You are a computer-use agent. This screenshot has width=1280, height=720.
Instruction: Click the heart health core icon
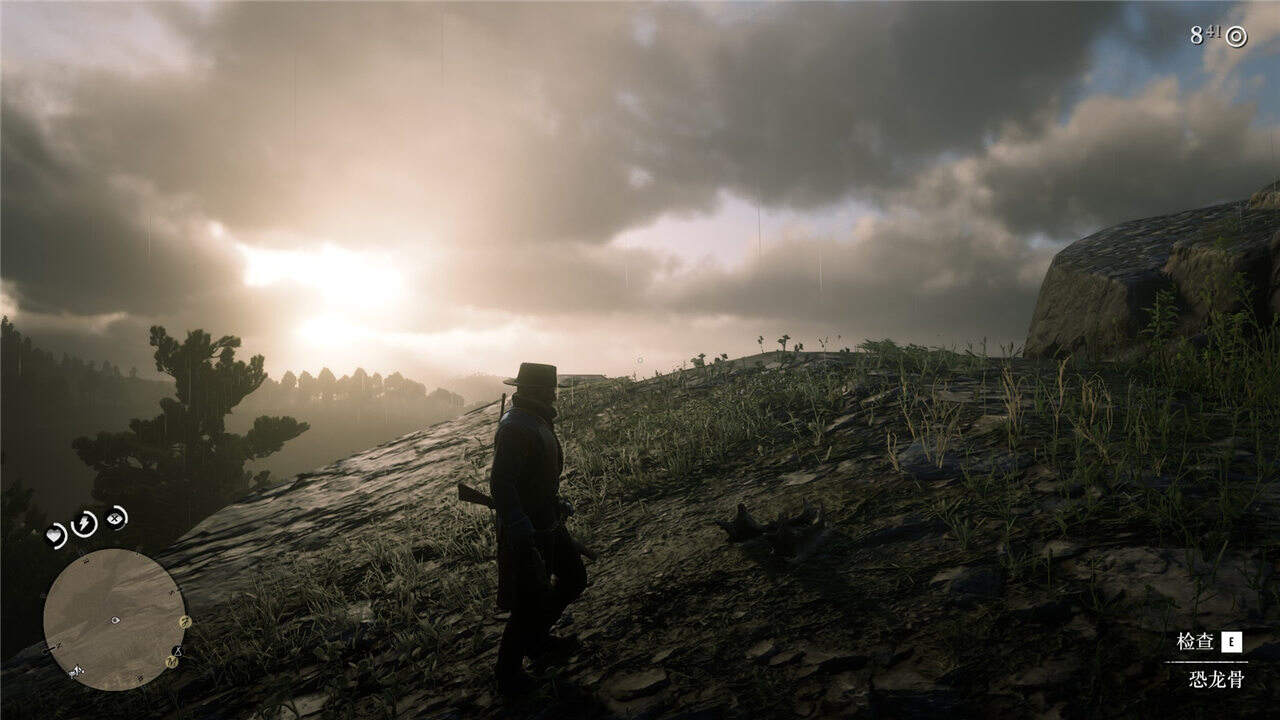[56, 536]
